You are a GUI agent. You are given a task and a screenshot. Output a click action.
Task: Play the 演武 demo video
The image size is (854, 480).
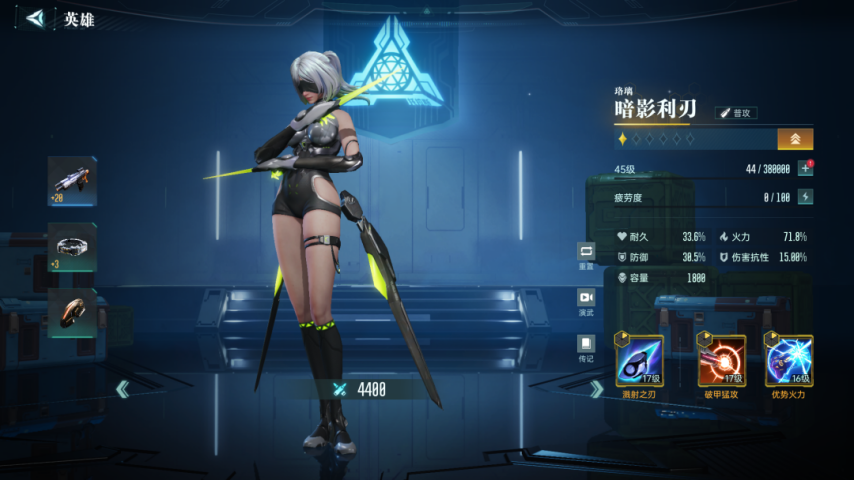586,301
